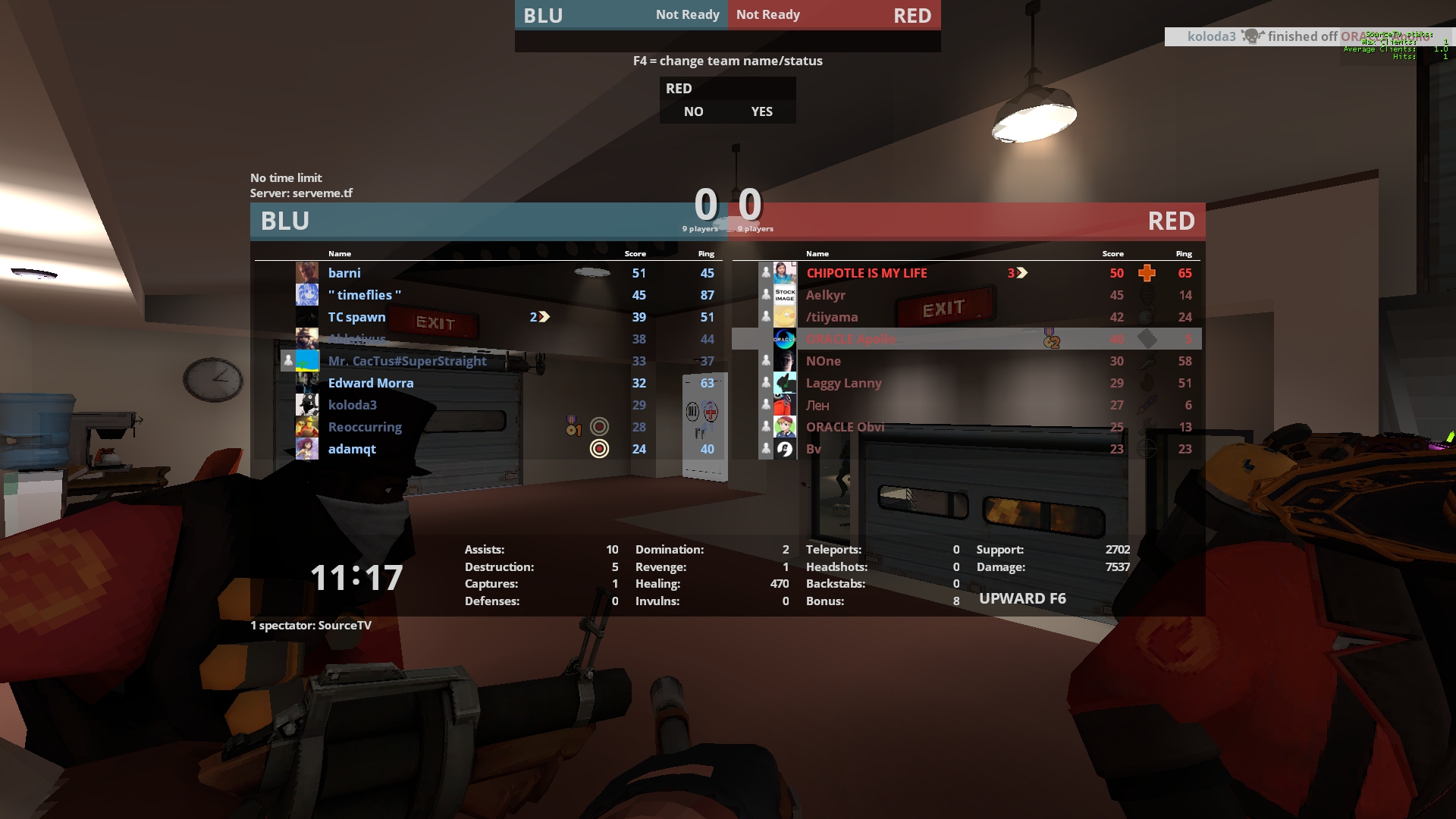
Task: Click Laggy Lanny's scoreboard entry
Action: 843,383
